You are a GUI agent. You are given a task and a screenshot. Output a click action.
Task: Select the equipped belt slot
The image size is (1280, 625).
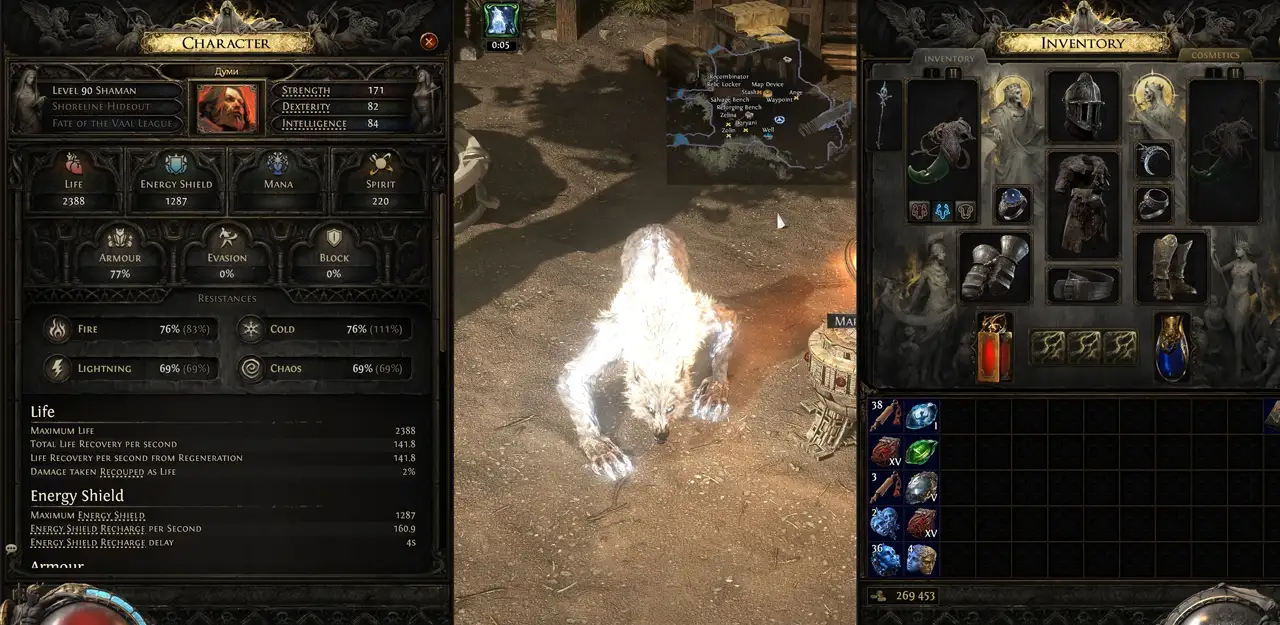[1082, 284]
